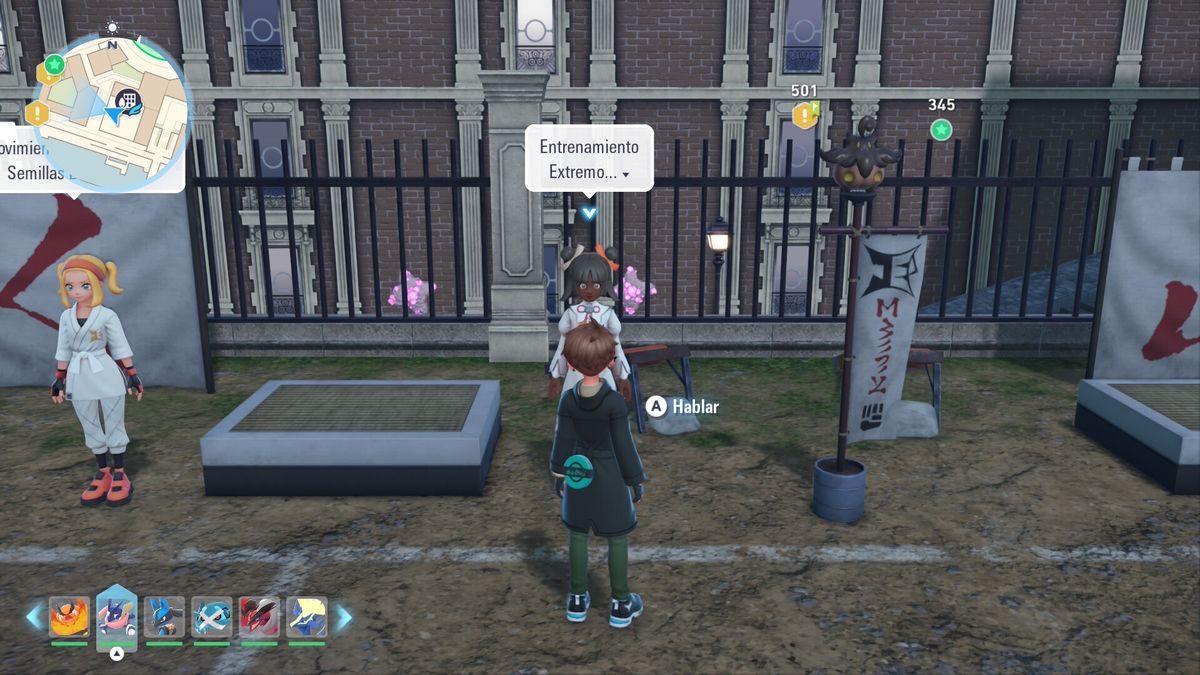1200x675 pixels.
Task: Open the Entrenamiento Extremo speech bubble
Action: point(589,158)
